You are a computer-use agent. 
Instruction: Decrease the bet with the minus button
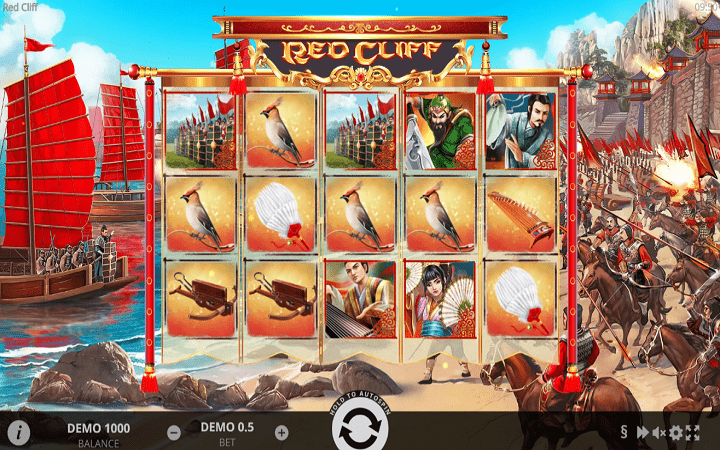point(174,433)
